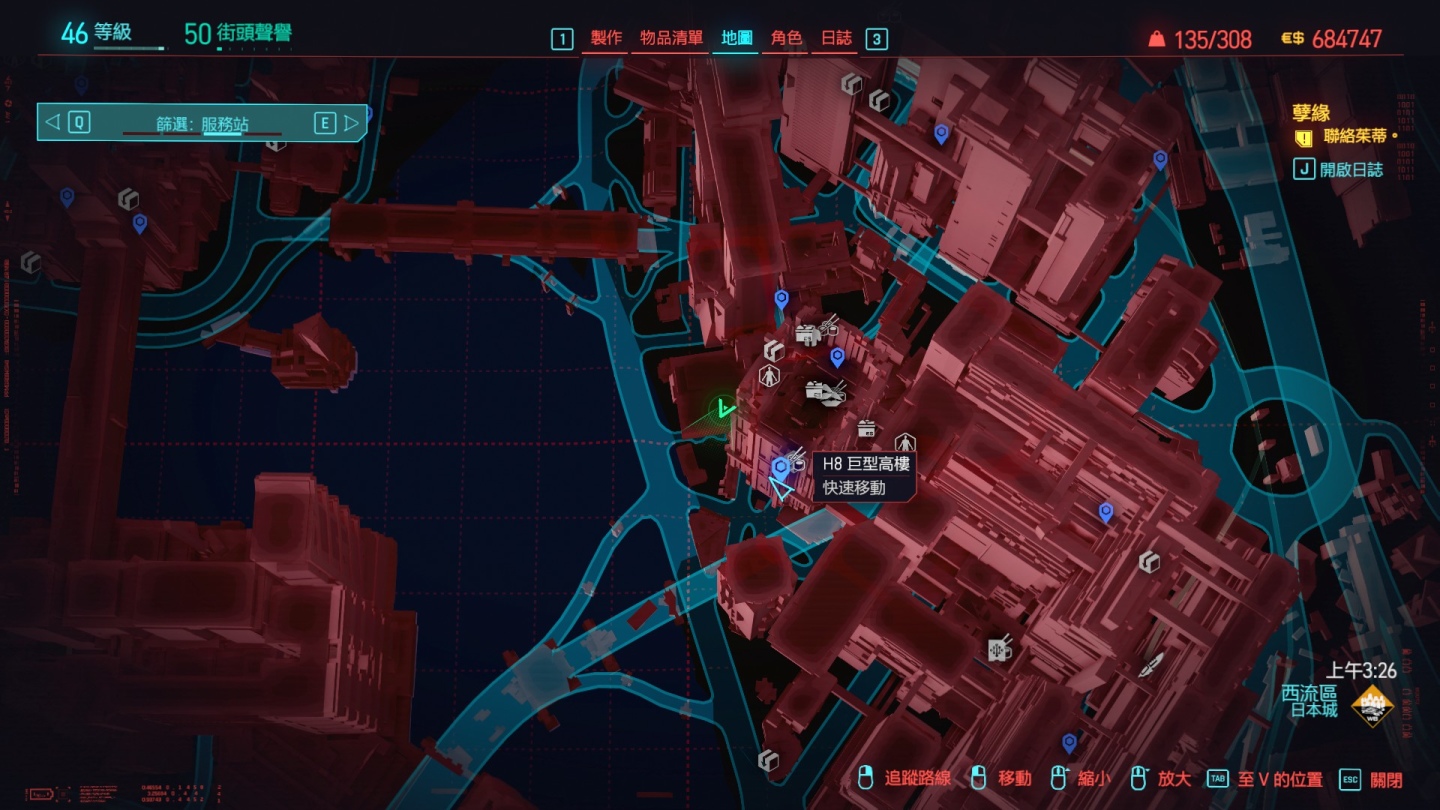Open the 角色 character tab

[x=786, y=38]
